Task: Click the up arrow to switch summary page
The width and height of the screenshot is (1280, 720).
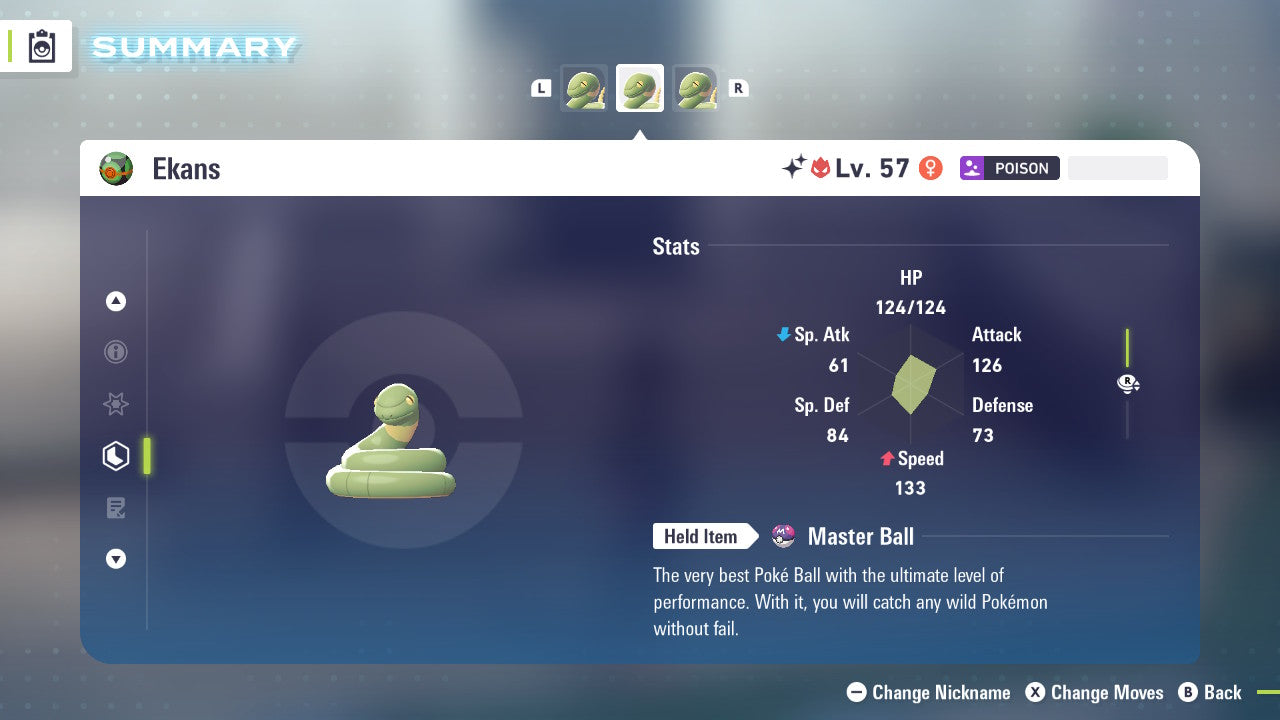Action: [x=116, y=301]
